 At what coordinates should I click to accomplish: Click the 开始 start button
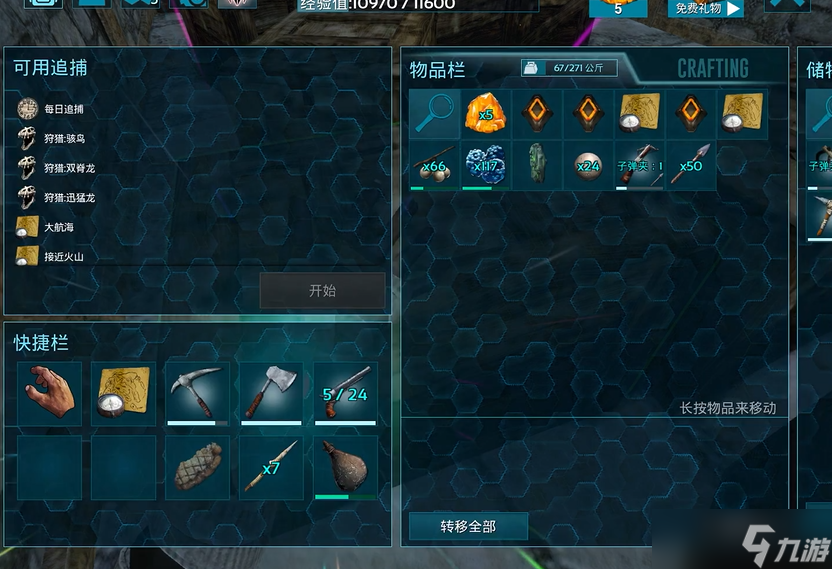coord(322,291)
